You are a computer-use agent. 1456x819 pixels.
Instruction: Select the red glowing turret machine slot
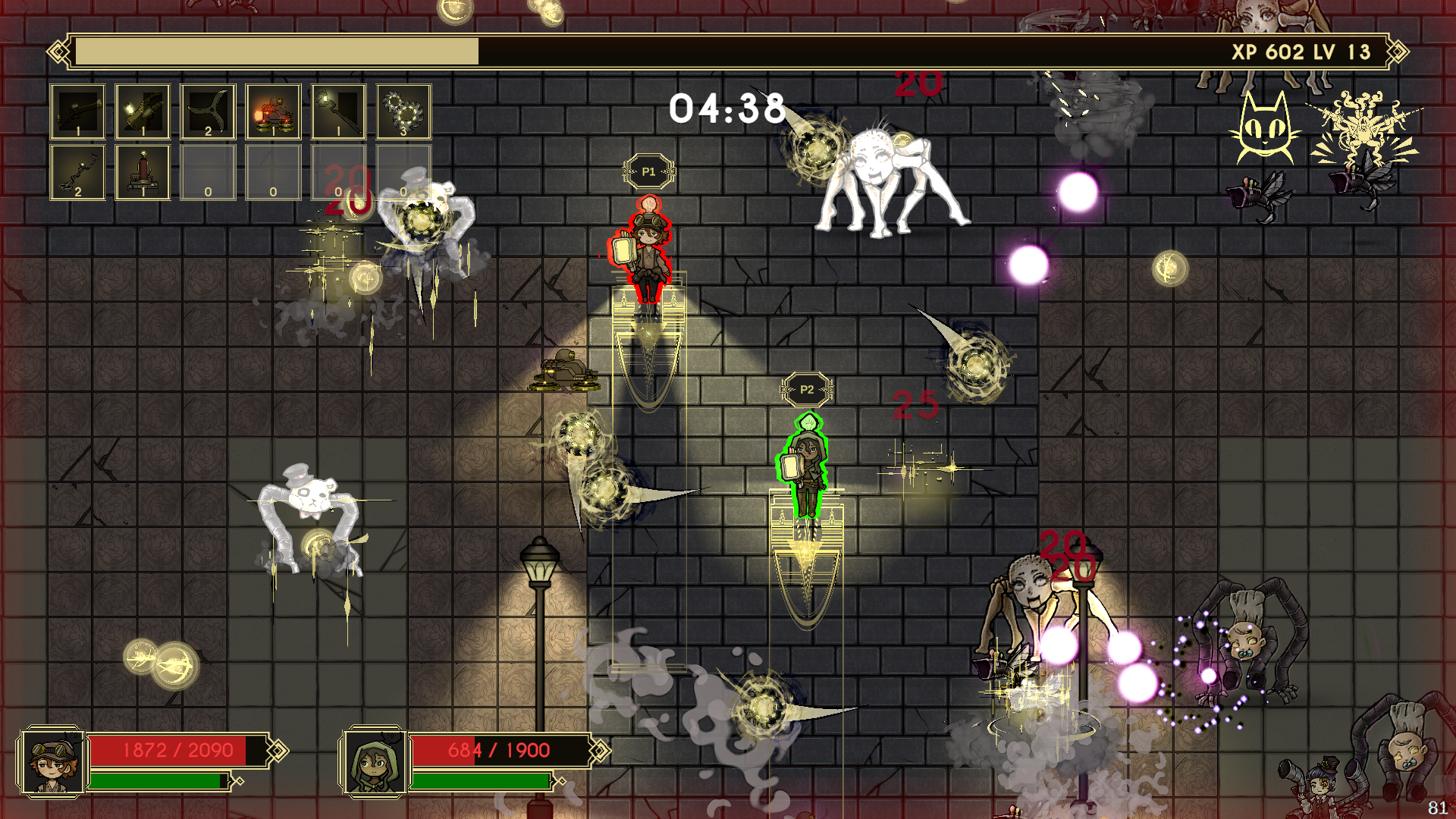(273, 111)
